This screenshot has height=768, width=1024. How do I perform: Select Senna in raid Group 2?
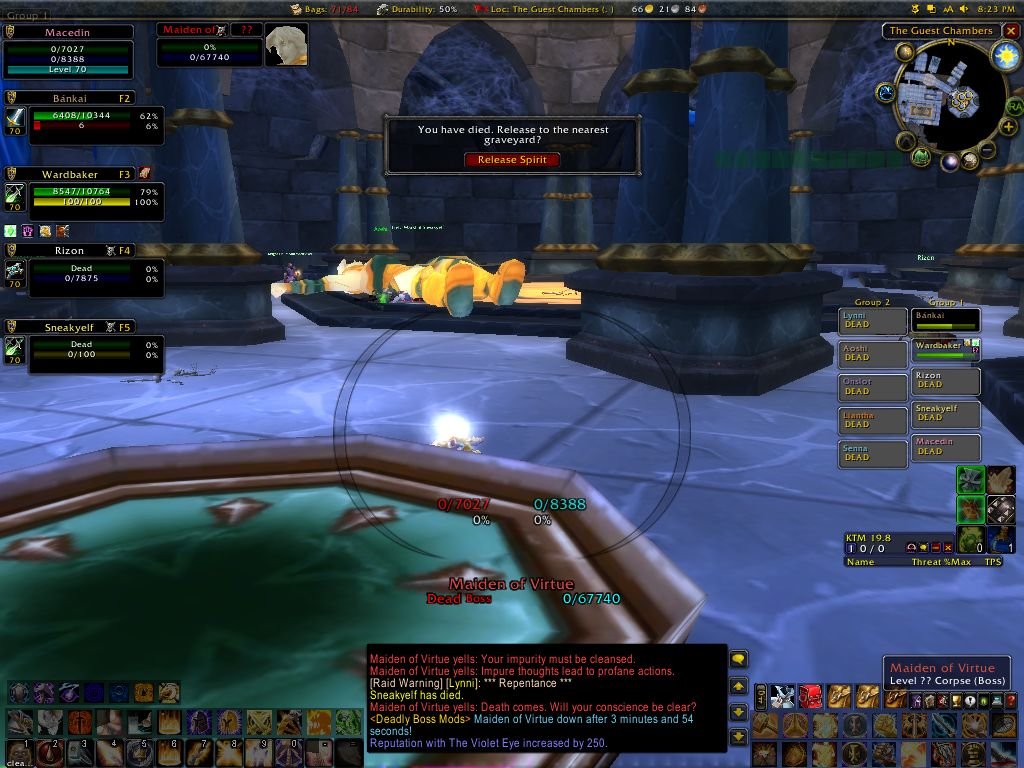[873, 454]
